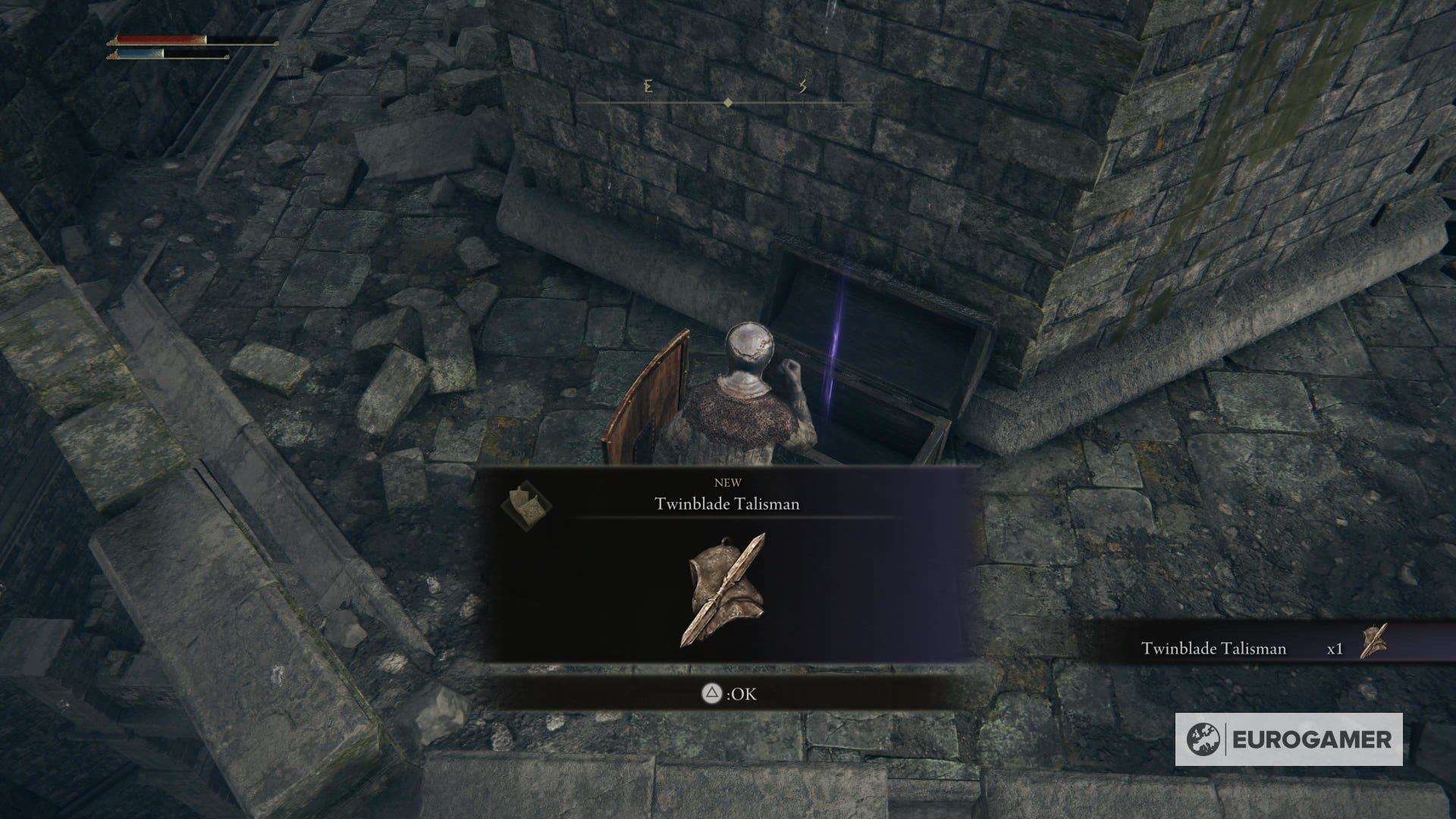The width and height of the screenshot is (1456, 819).
Task: Click the Twinblade Talisman title text
Action: [x=729, y=503]
